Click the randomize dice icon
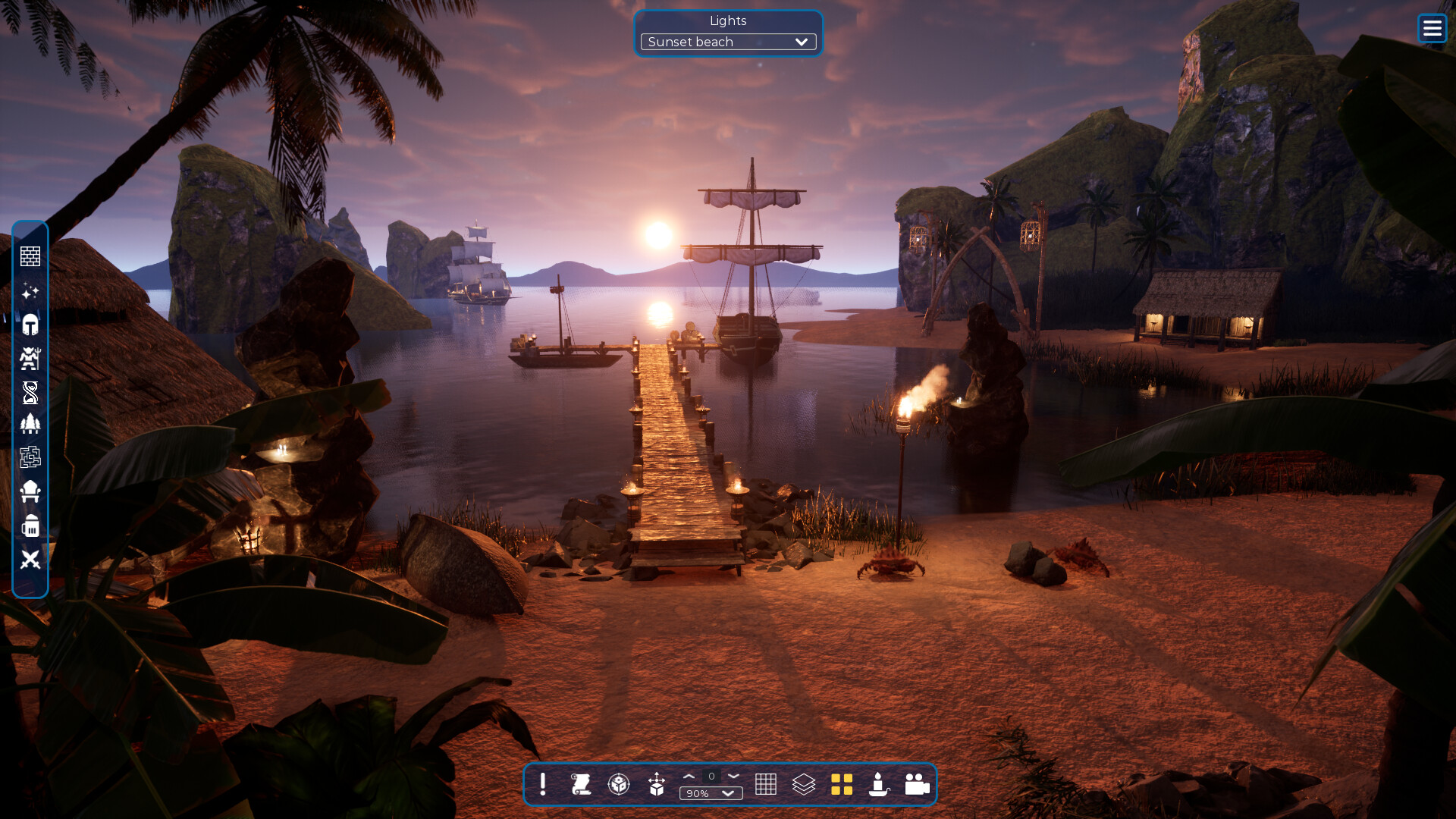1456x819 pixels. tap(620, 785)
